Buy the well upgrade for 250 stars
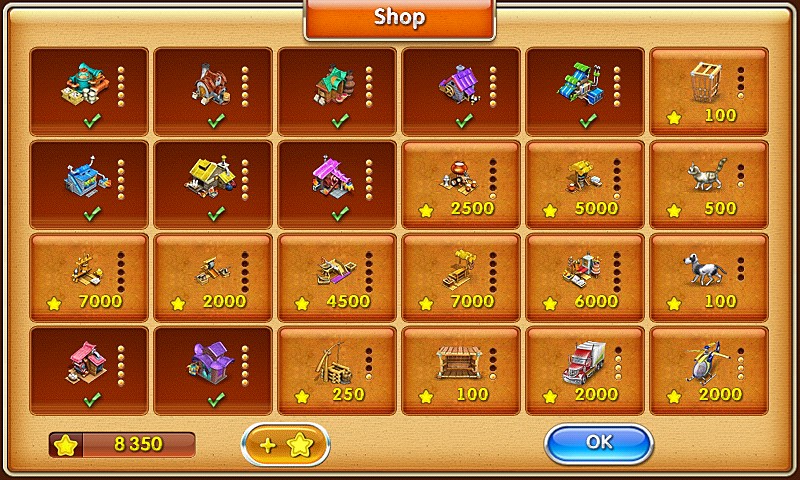 click(336, 370)
